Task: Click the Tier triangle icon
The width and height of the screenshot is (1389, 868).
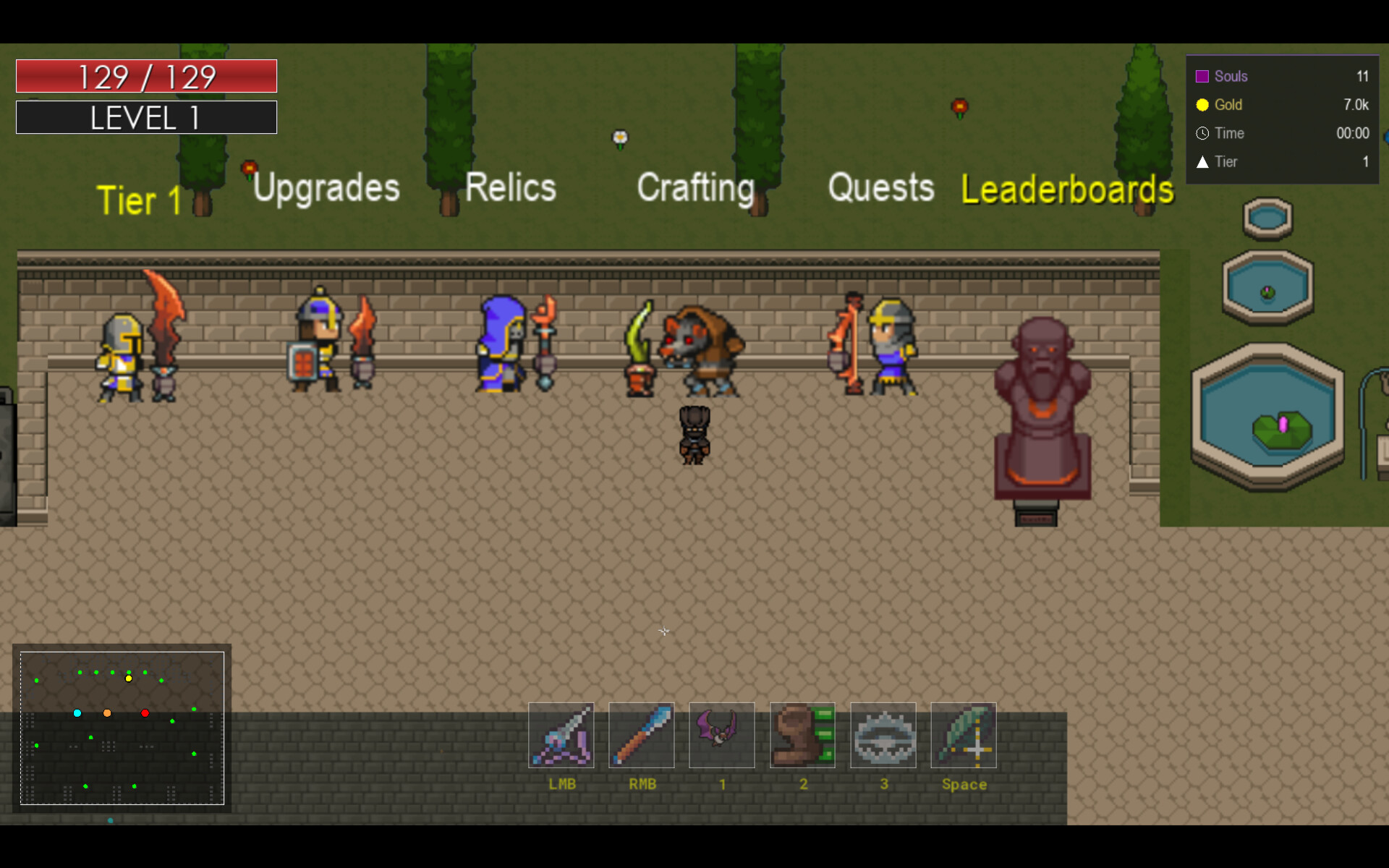Action: click(x=1203, y=162)
